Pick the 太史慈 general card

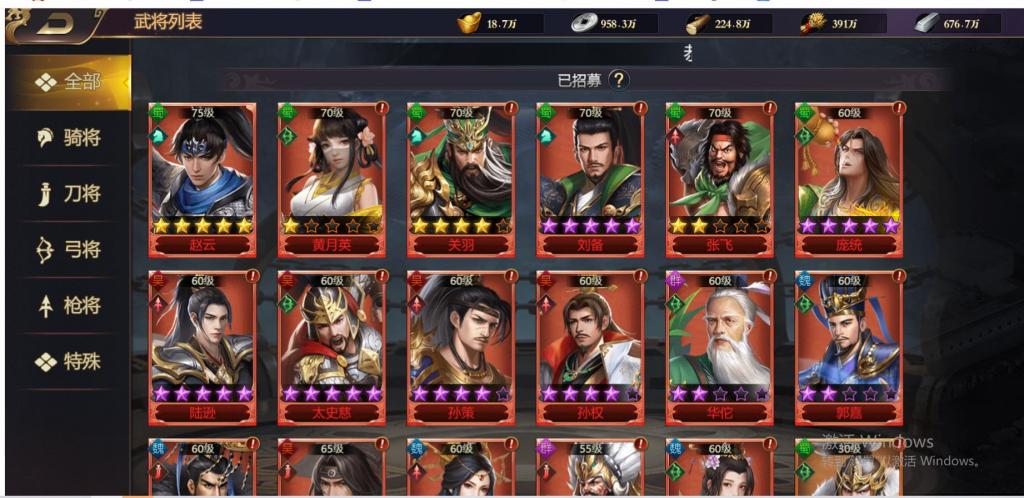(332, 345)
